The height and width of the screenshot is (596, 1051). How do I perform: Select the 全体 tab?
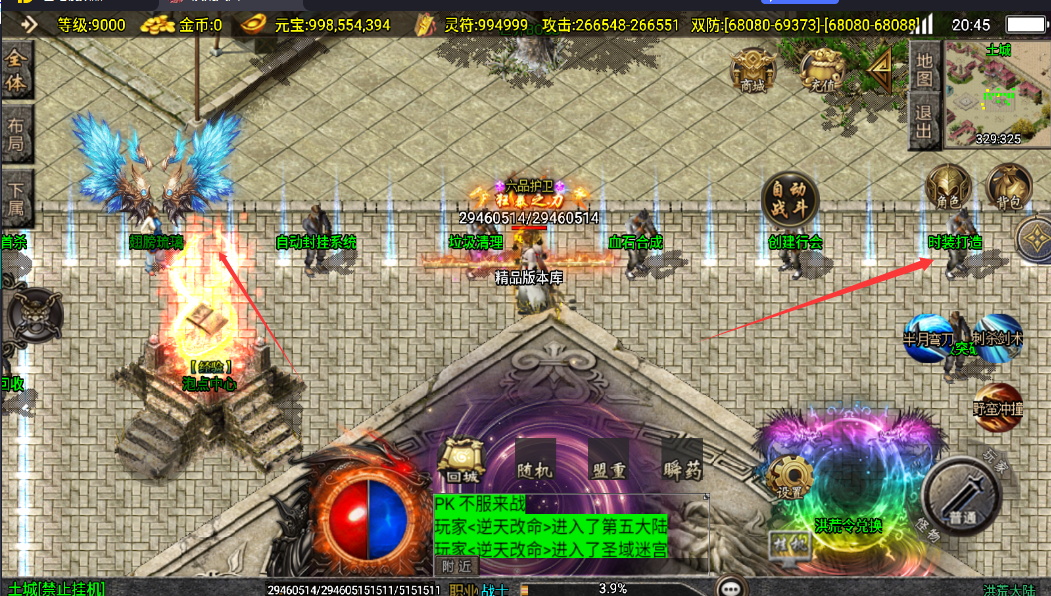point(16,70)
